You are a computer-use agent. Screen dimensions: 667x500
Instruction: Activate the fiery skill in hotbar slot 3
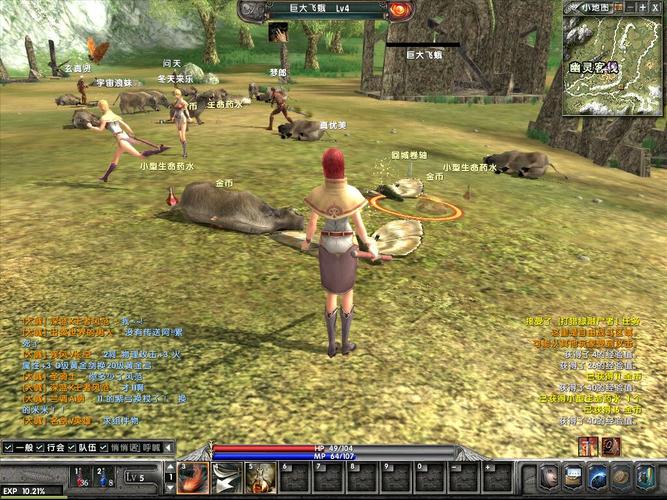pos(193,479)
